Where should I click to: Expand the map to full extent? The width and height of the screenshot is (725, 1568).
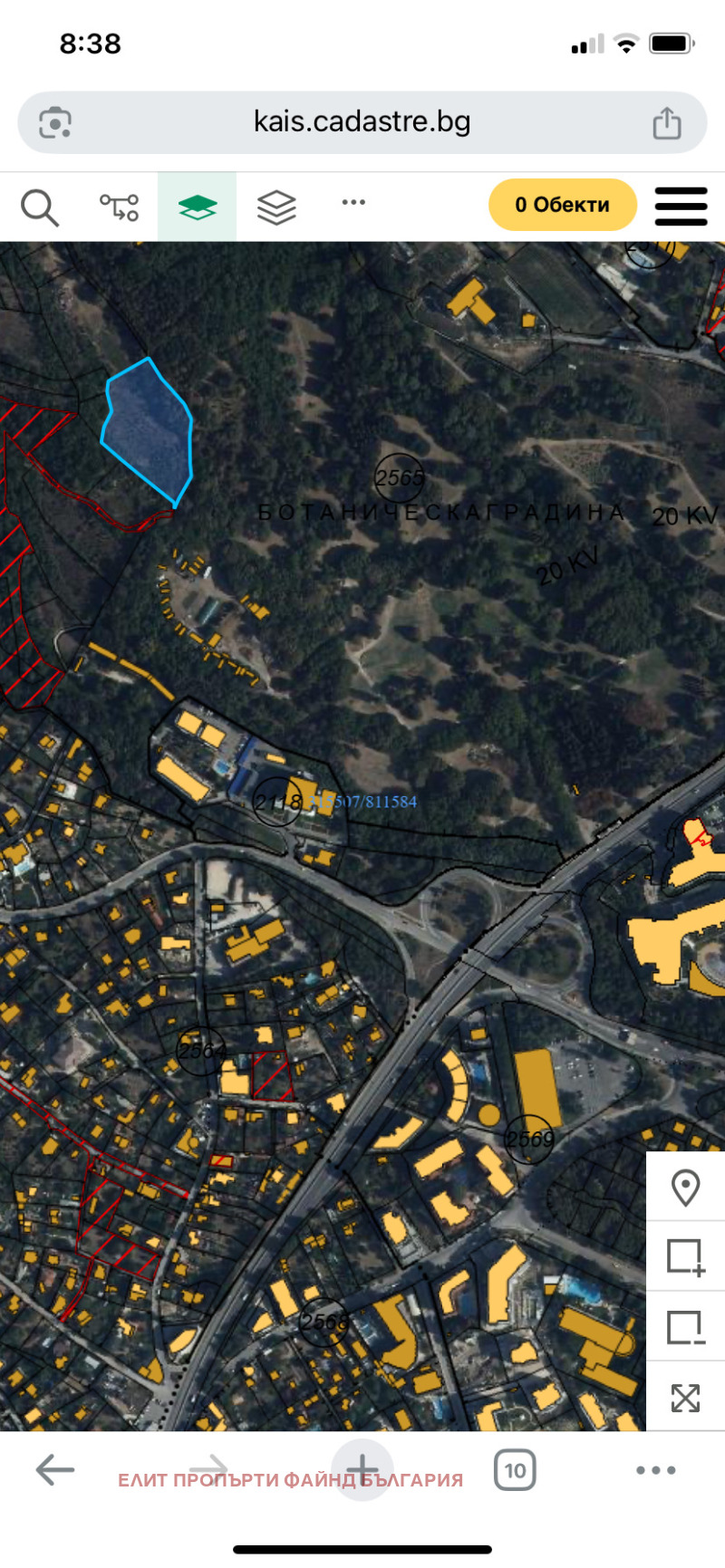tap(685, 1398)
